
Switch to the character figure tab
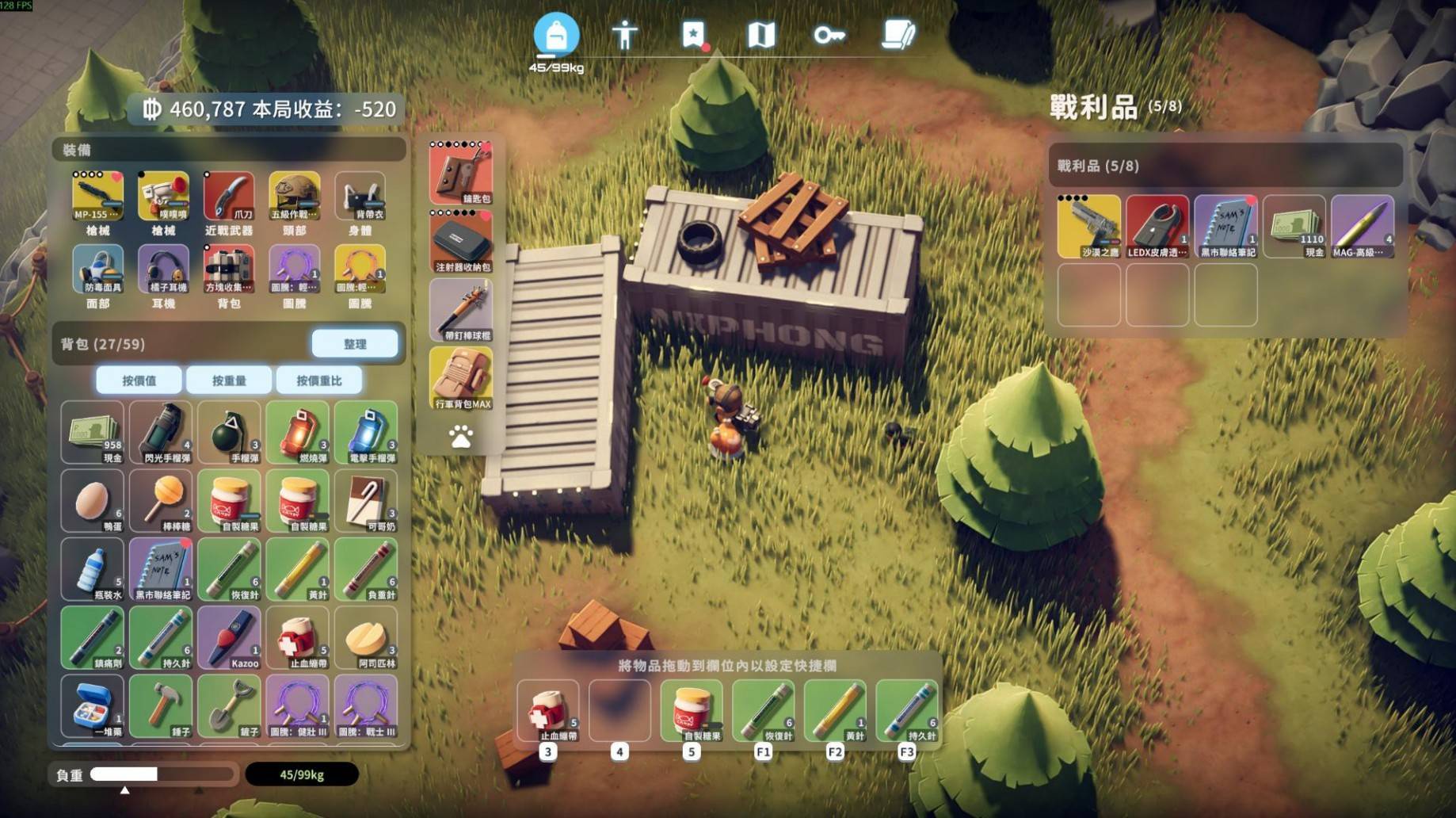pyautogui.click(x=625, y=35)
